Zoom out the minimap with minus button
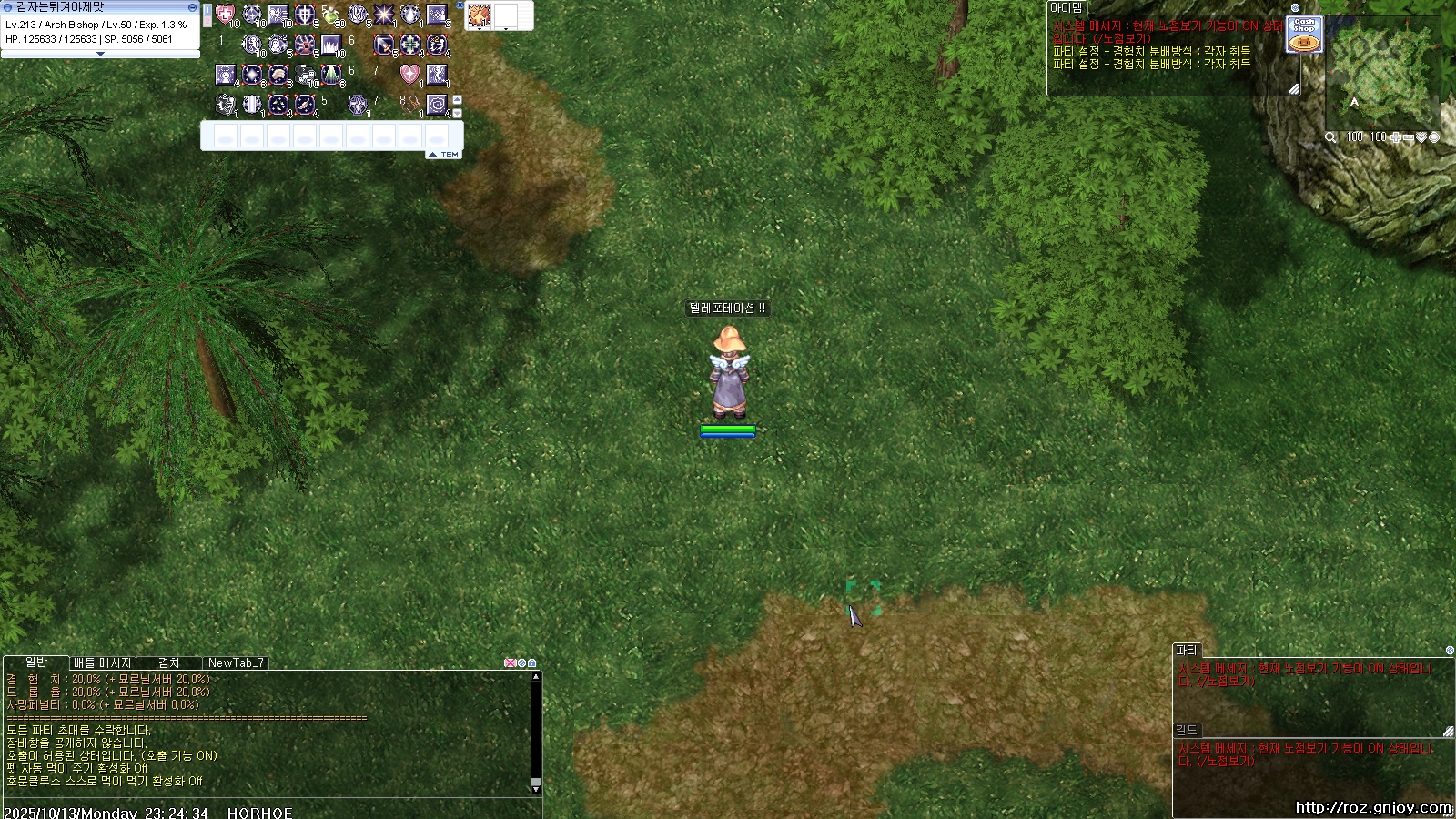The width and height of the screenshot is (1456, 819). [x=1409, y=137]
